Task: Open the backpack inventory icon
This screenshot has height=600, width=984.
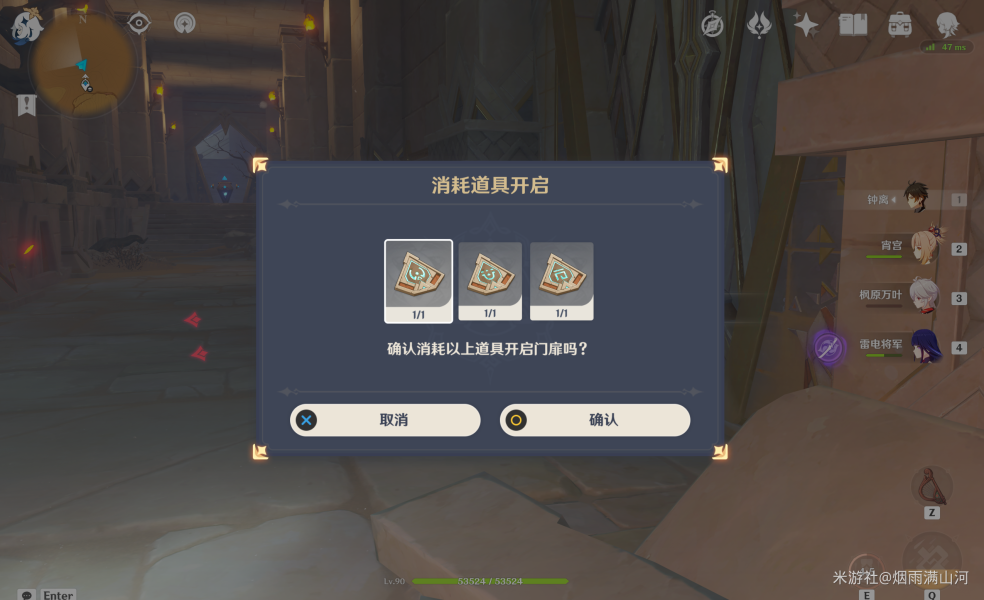Action: coord(900,25)
